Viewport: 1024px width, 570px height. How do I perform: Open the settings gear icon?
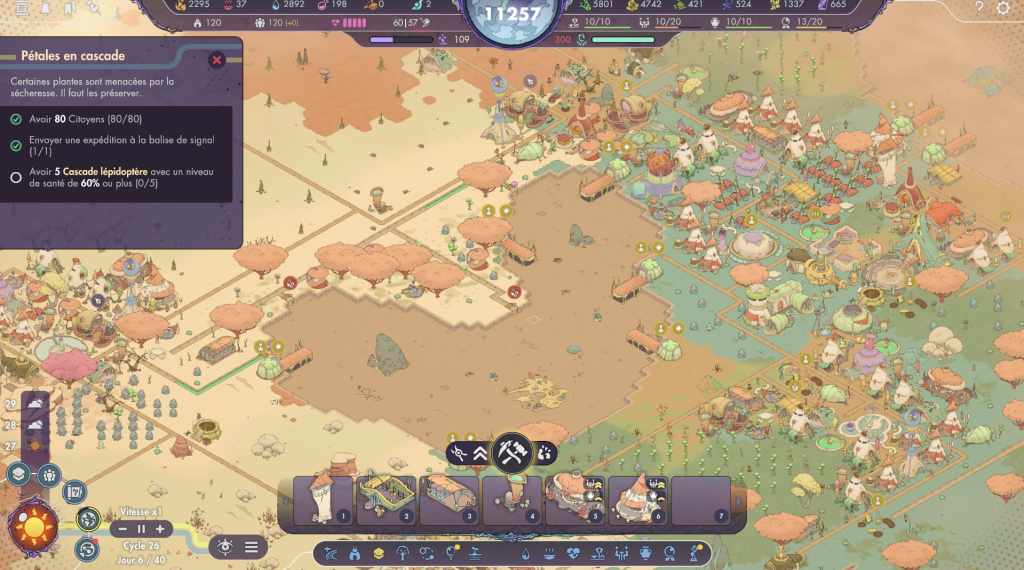click(x=1004, y=8)
